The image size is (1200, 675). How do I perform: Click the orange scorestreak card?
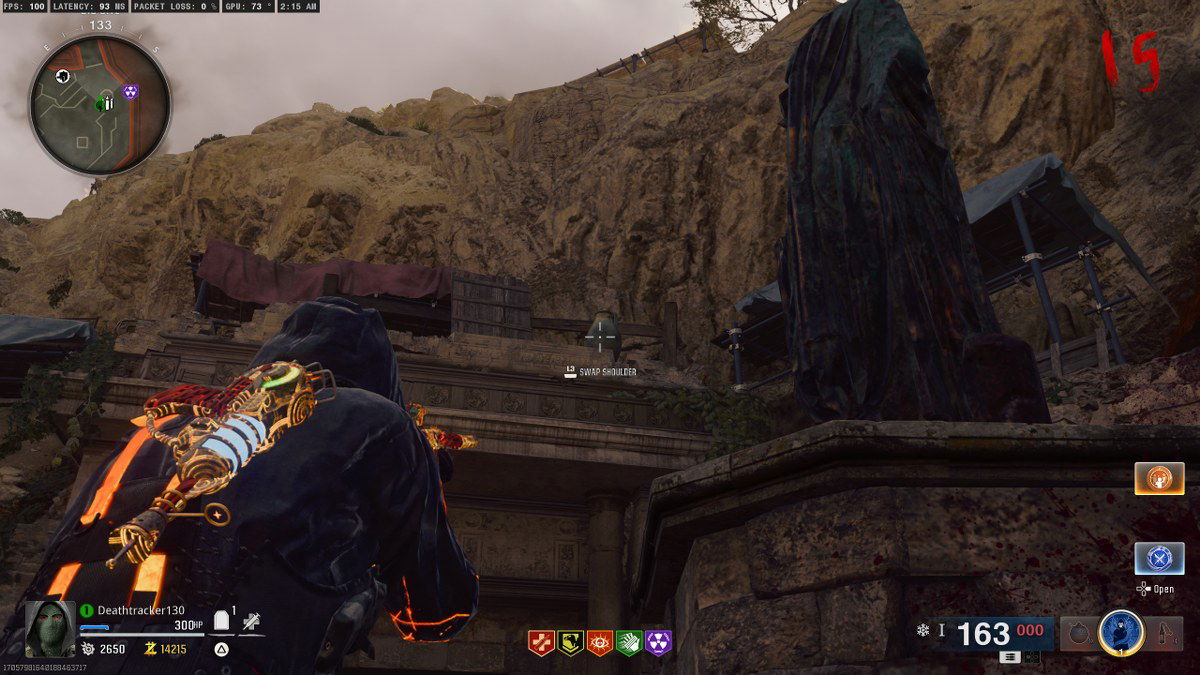click(1159, 478)
